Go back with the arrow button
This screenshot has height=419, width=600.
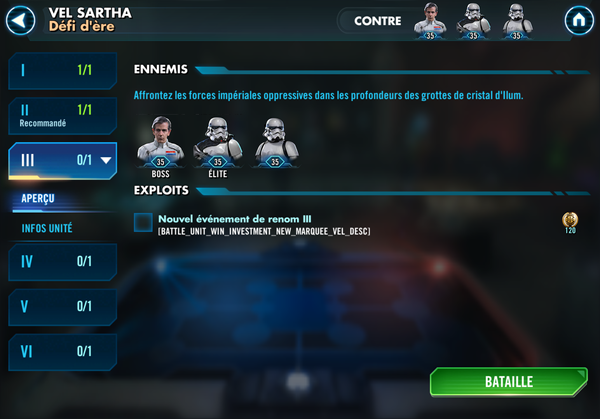[x=21, y=20]
